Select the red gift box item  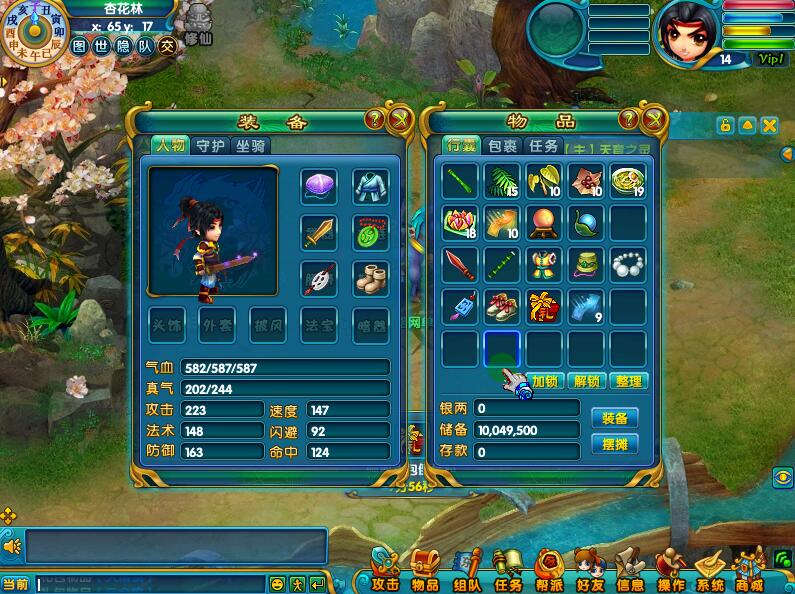click(x=544, y=307)
